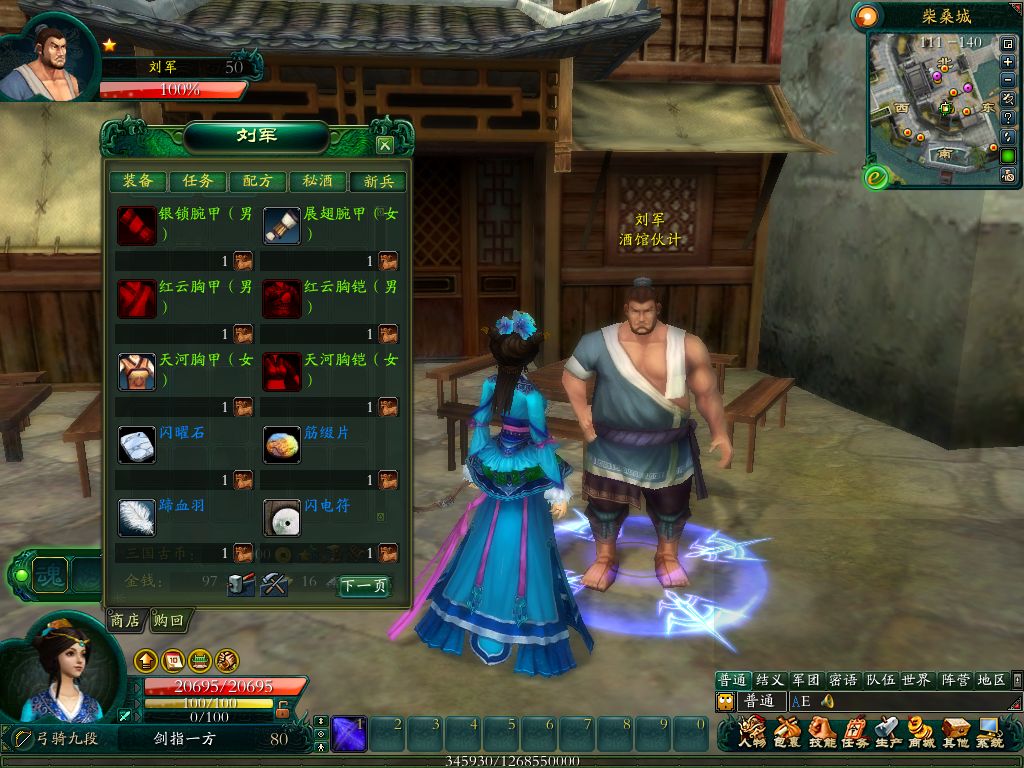Go to next page with 下一页

coord(363,586)
